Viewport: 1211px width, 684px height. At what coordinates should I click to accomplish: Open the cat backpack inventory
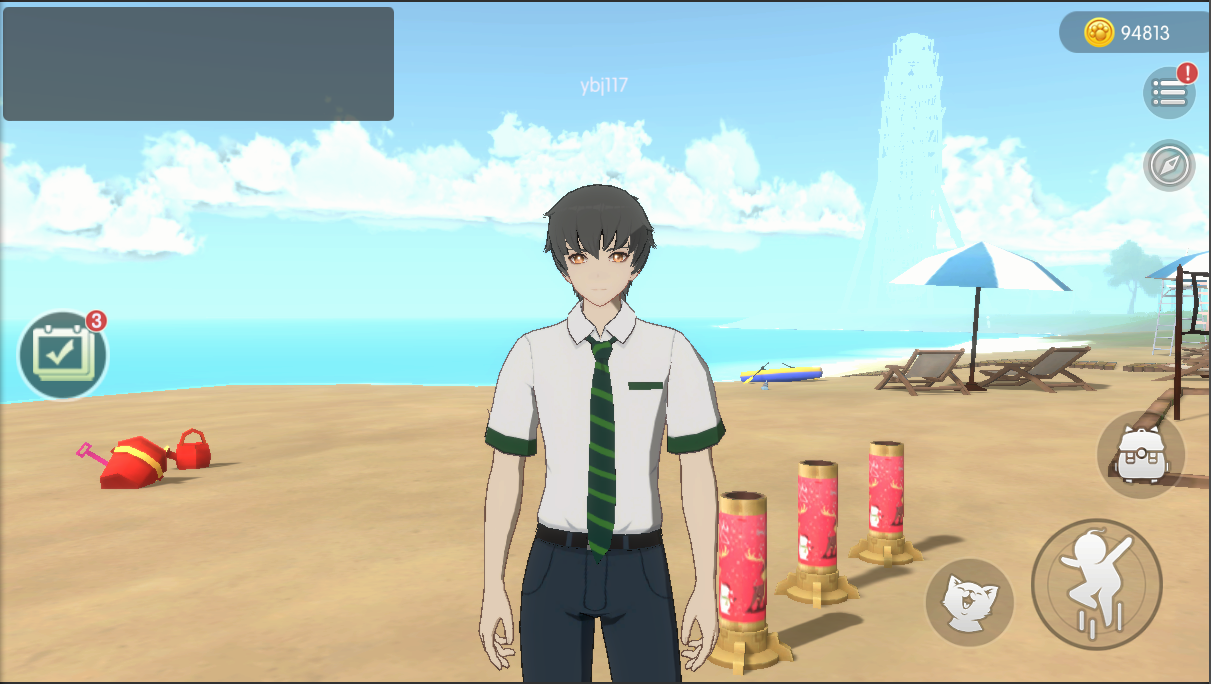[x=1140, y=455]
